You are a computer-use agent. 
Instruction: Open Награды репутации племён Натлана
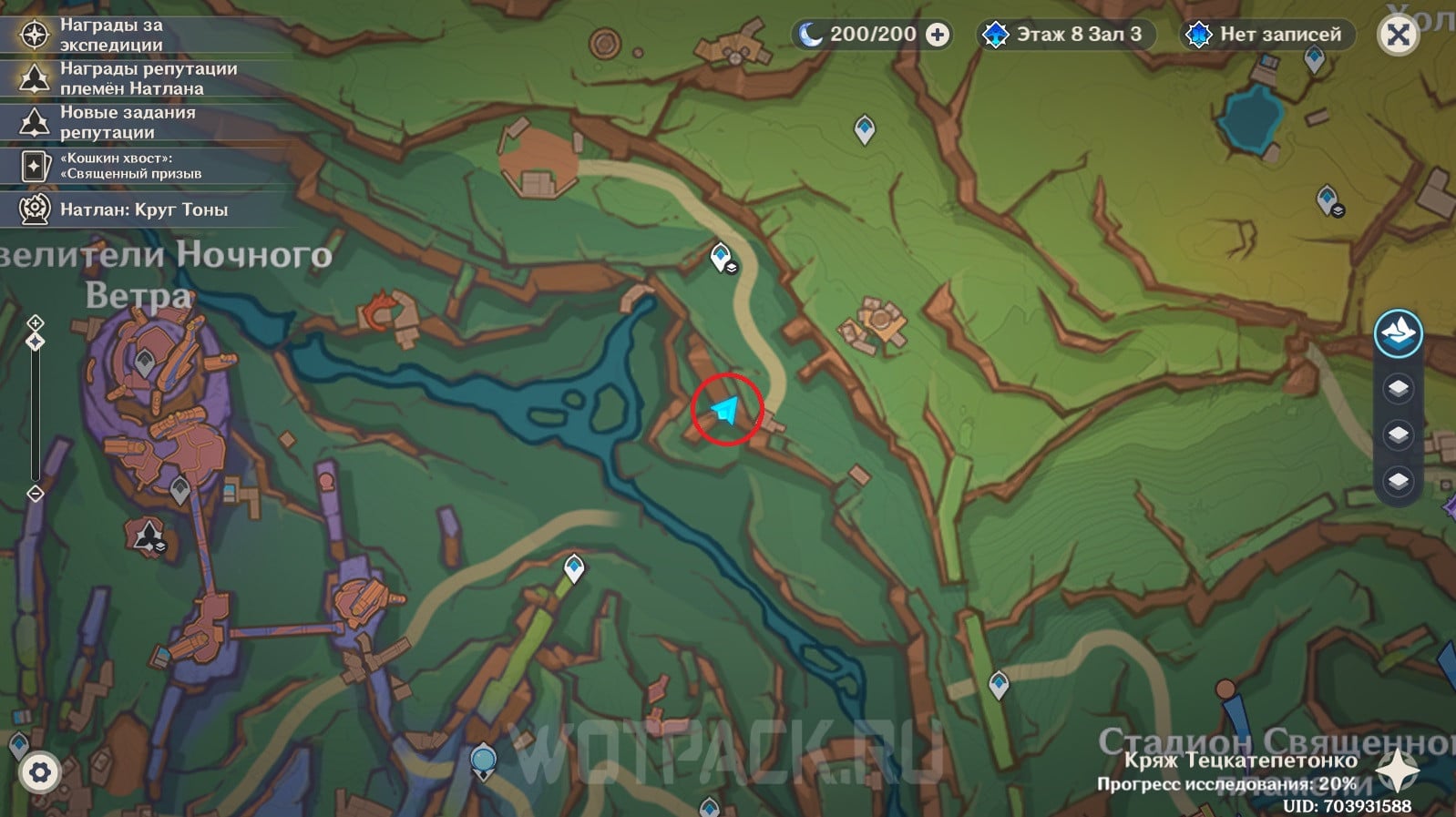coord(148,78)
